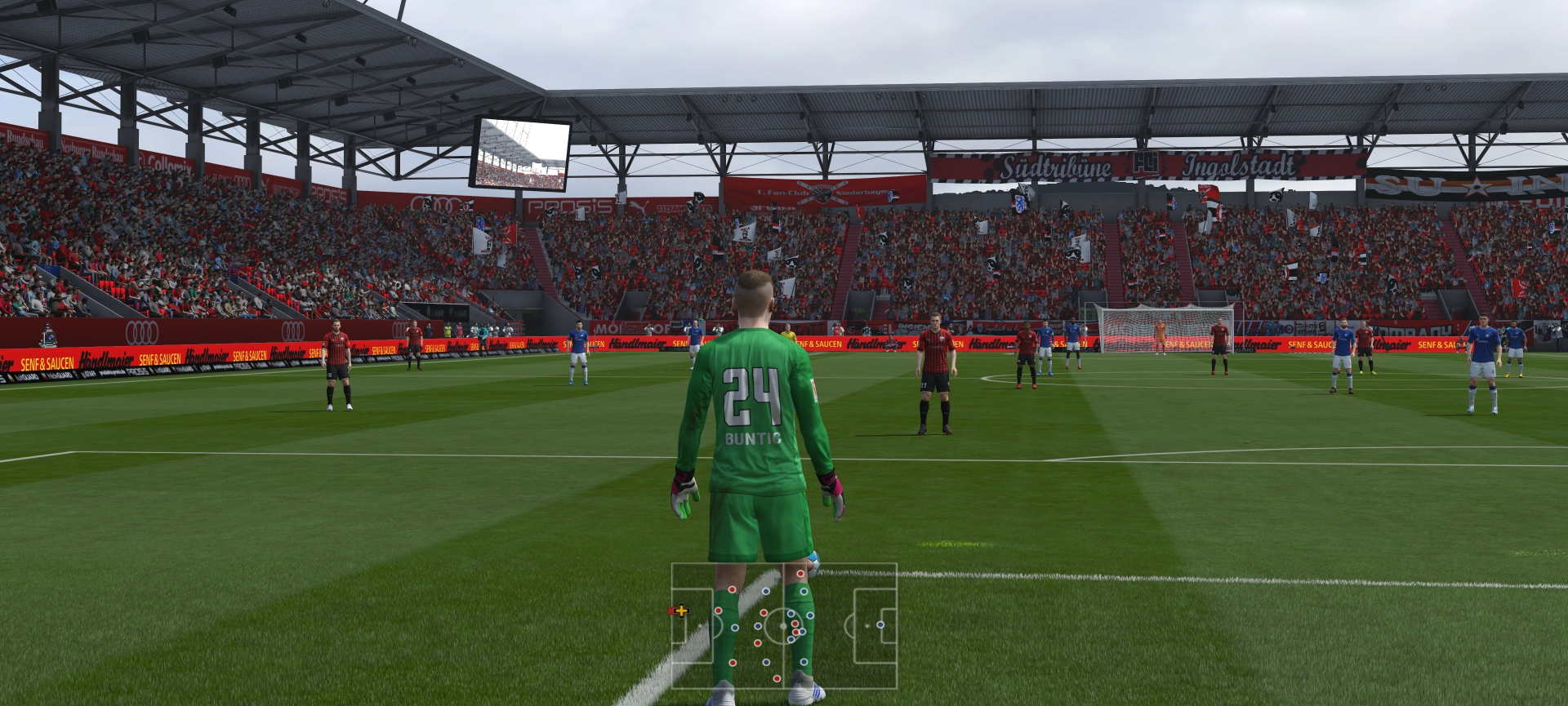Click the pitch radar minimap
The height and width of the screenshot is (706, 1568).
coord(784,626)
